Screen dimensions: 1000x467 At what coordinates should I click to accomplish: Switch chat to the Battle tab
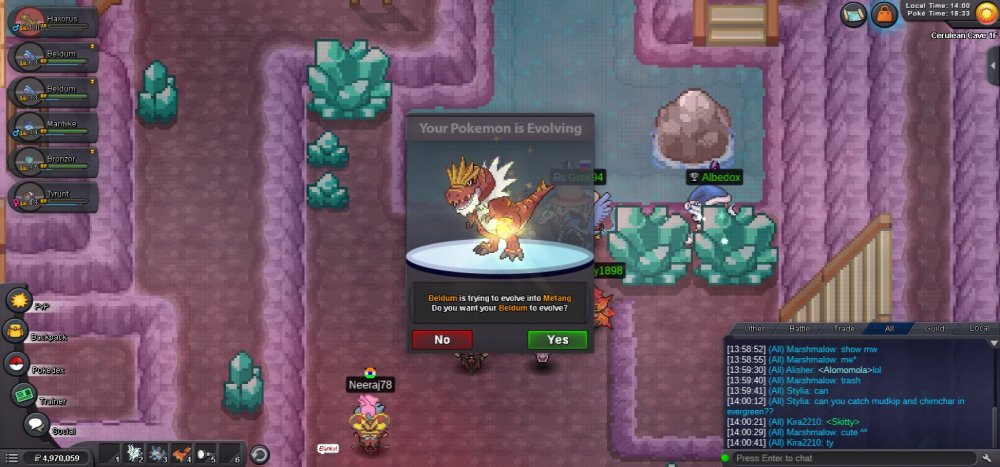[800, 328]
